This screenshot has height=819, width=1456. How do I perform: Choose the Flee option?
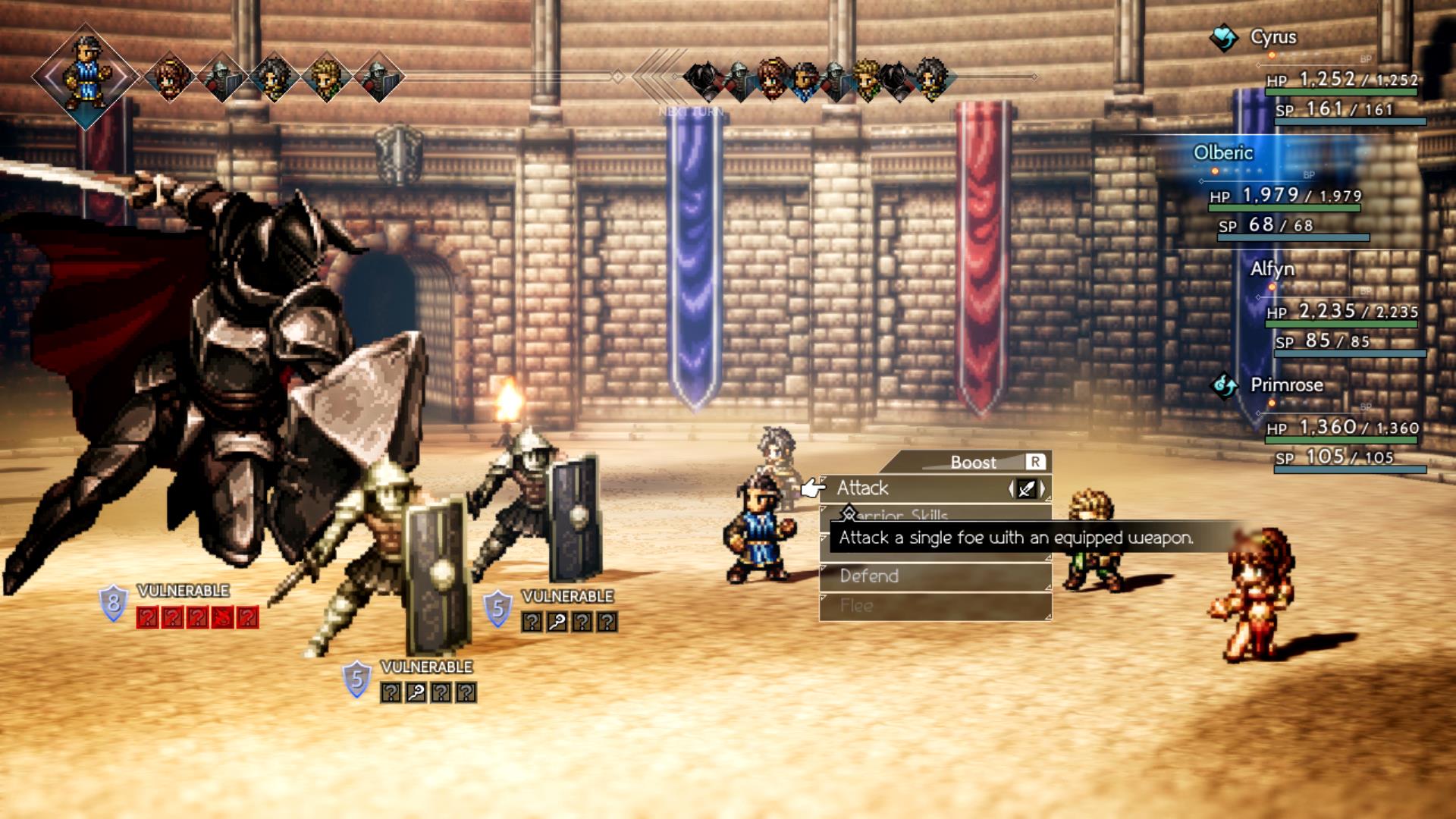[856, 604]
